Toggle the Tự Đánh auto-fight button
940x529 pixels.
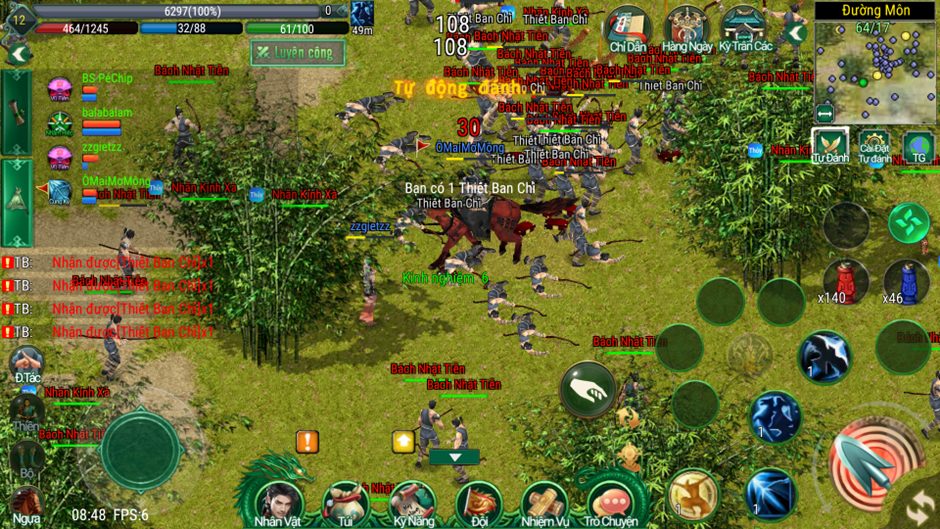coord(829,146)
